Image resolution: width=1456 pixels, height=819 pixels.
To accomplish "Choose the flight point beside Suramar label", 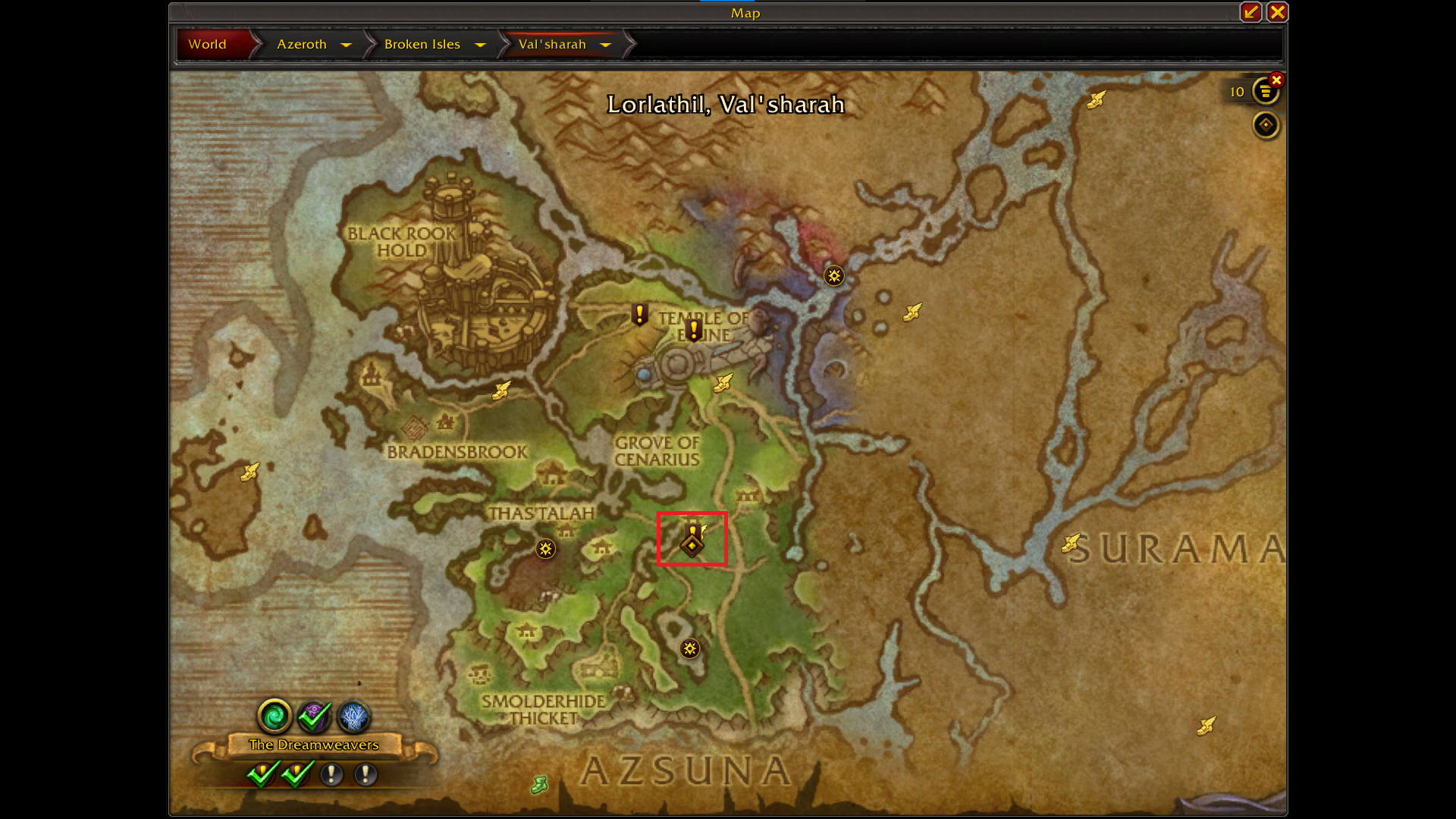I will point(1070,543).
